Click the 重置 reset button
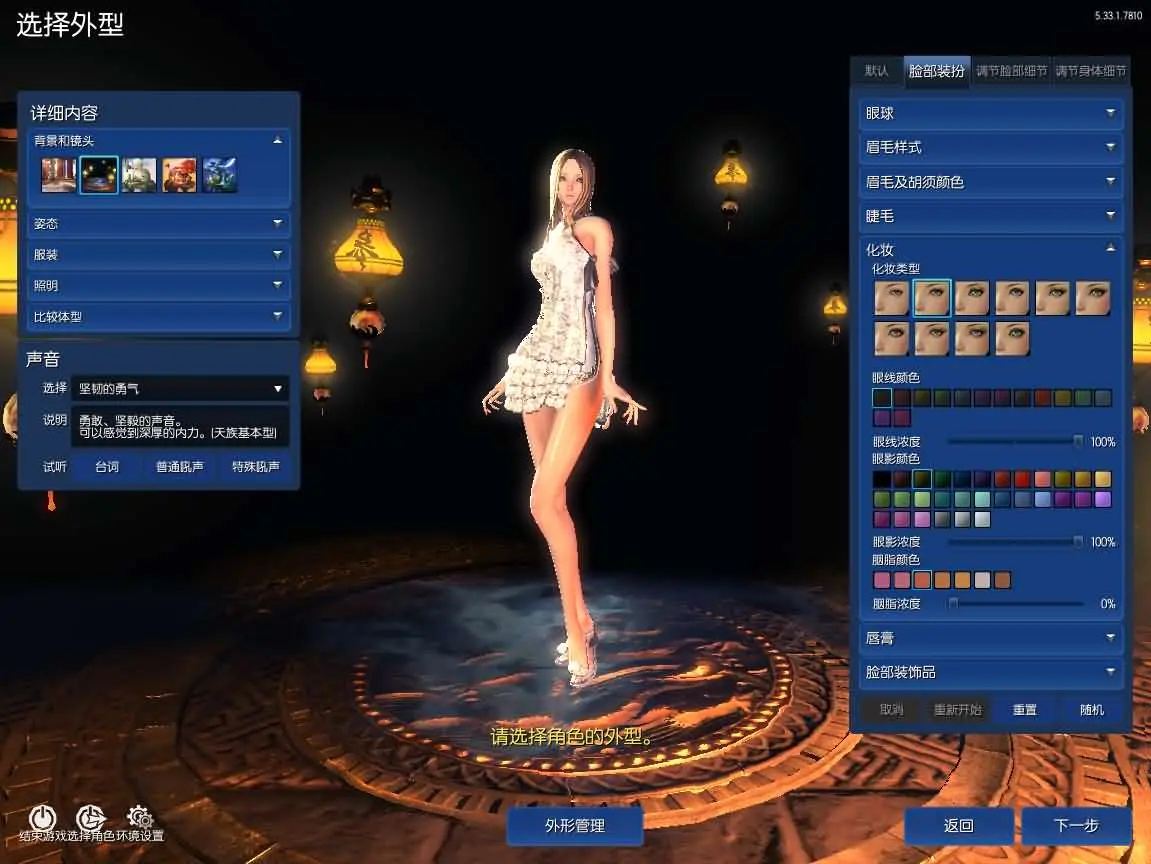Screen dimensions: 1151x864 point(1025,710)
